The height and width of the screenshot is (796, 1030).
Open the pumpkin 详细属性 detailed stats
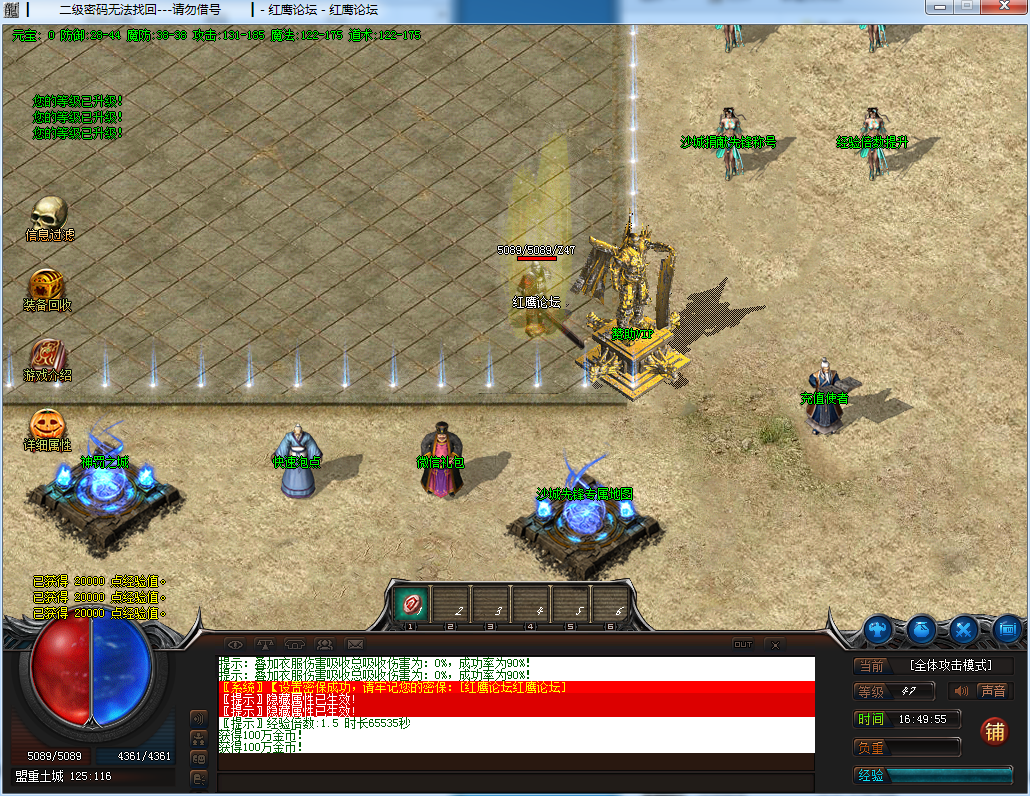point(46,424)
